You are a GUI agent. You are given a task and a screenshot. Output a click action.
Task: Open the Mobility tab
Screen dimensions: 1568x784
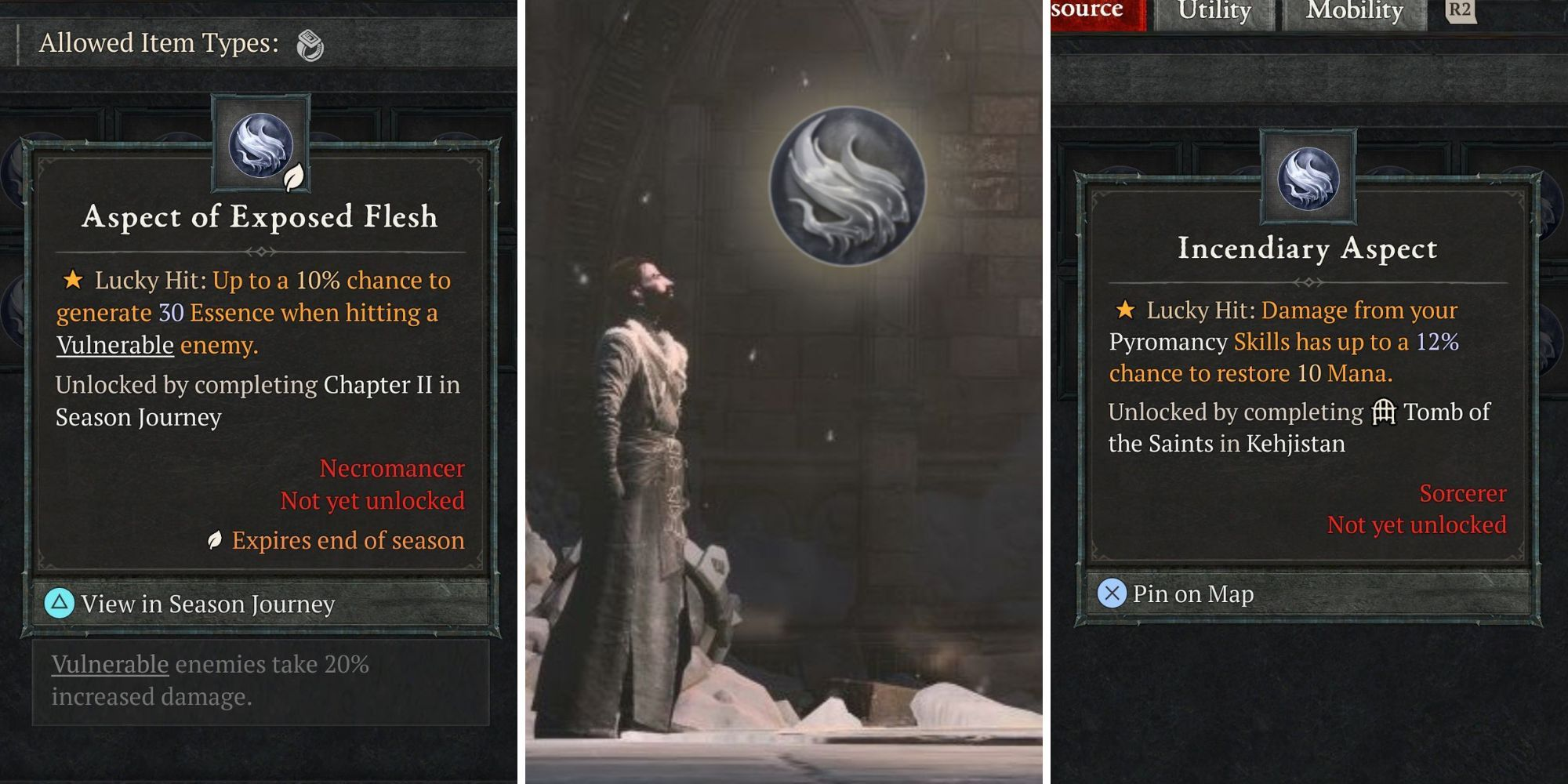pyautogui.click(x=1354, y=12)
